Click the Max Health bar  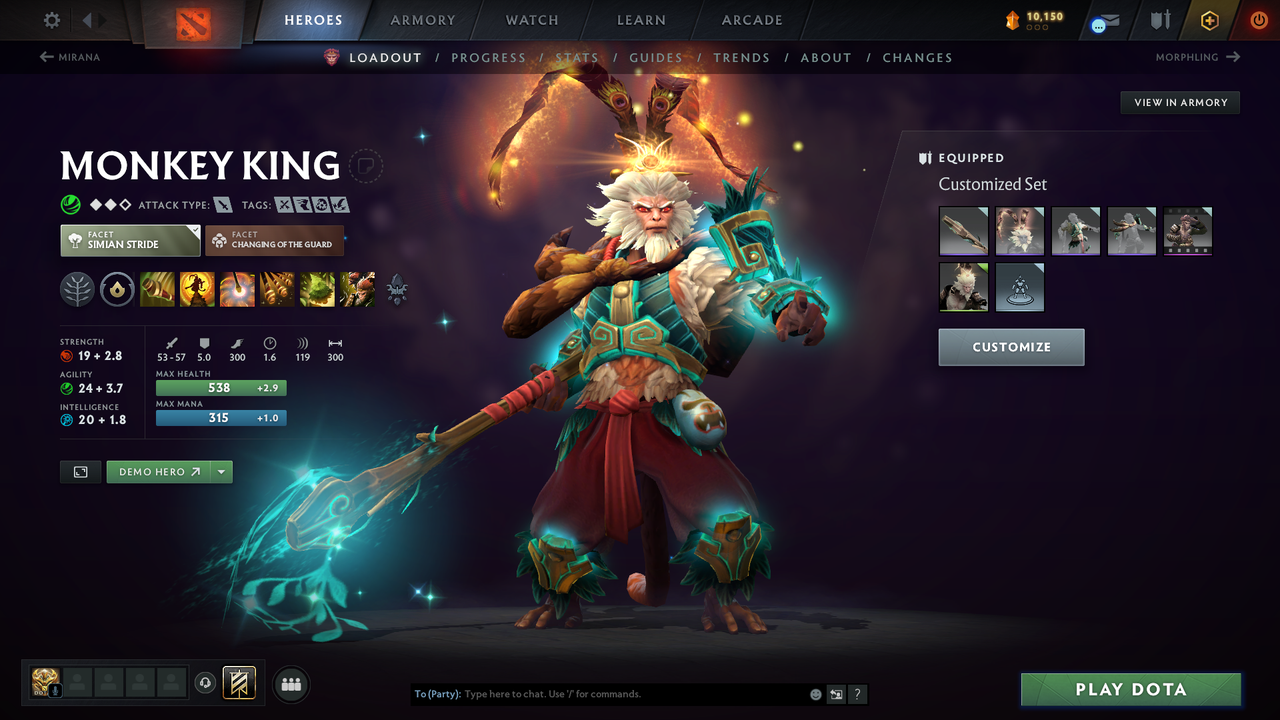pos(220,387)
